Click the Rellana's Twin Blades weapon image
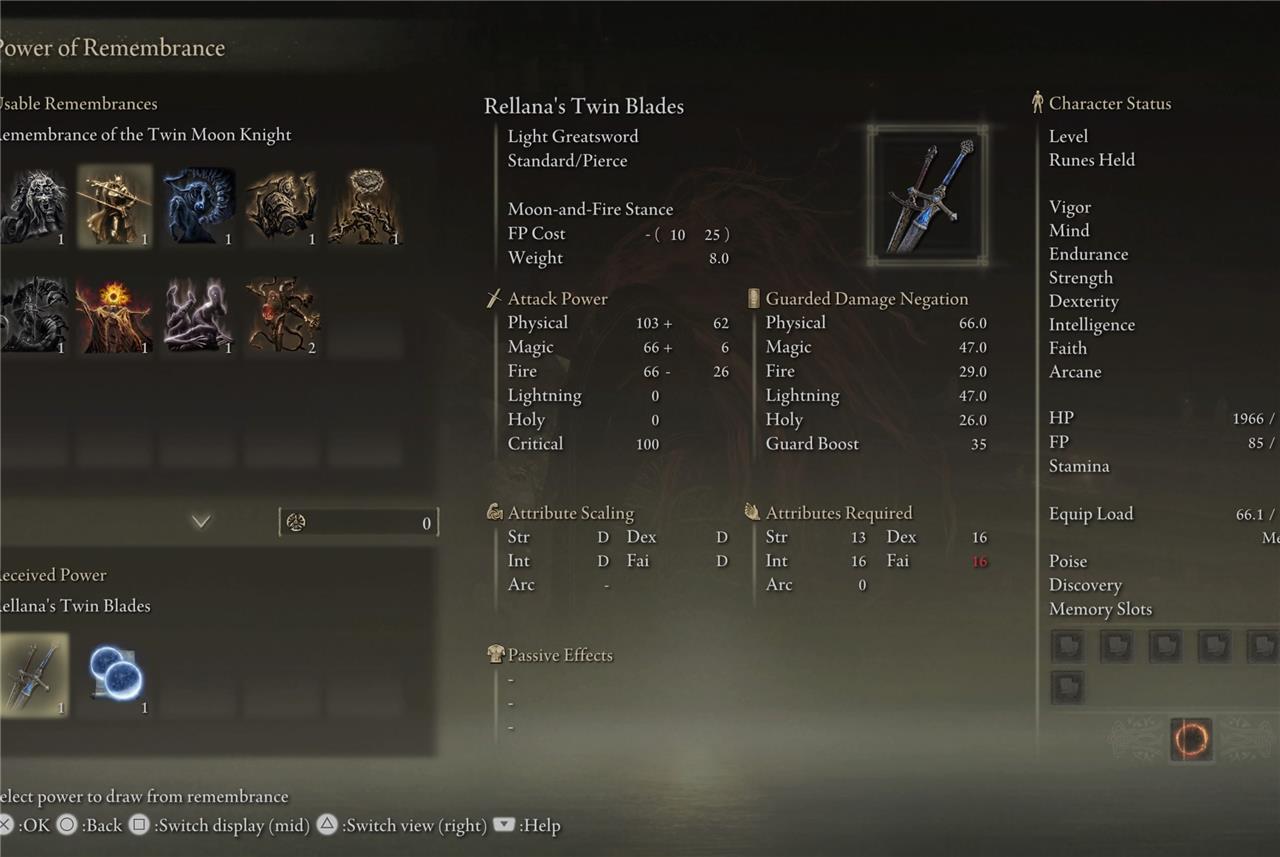1280x857 pixels. 927,196
